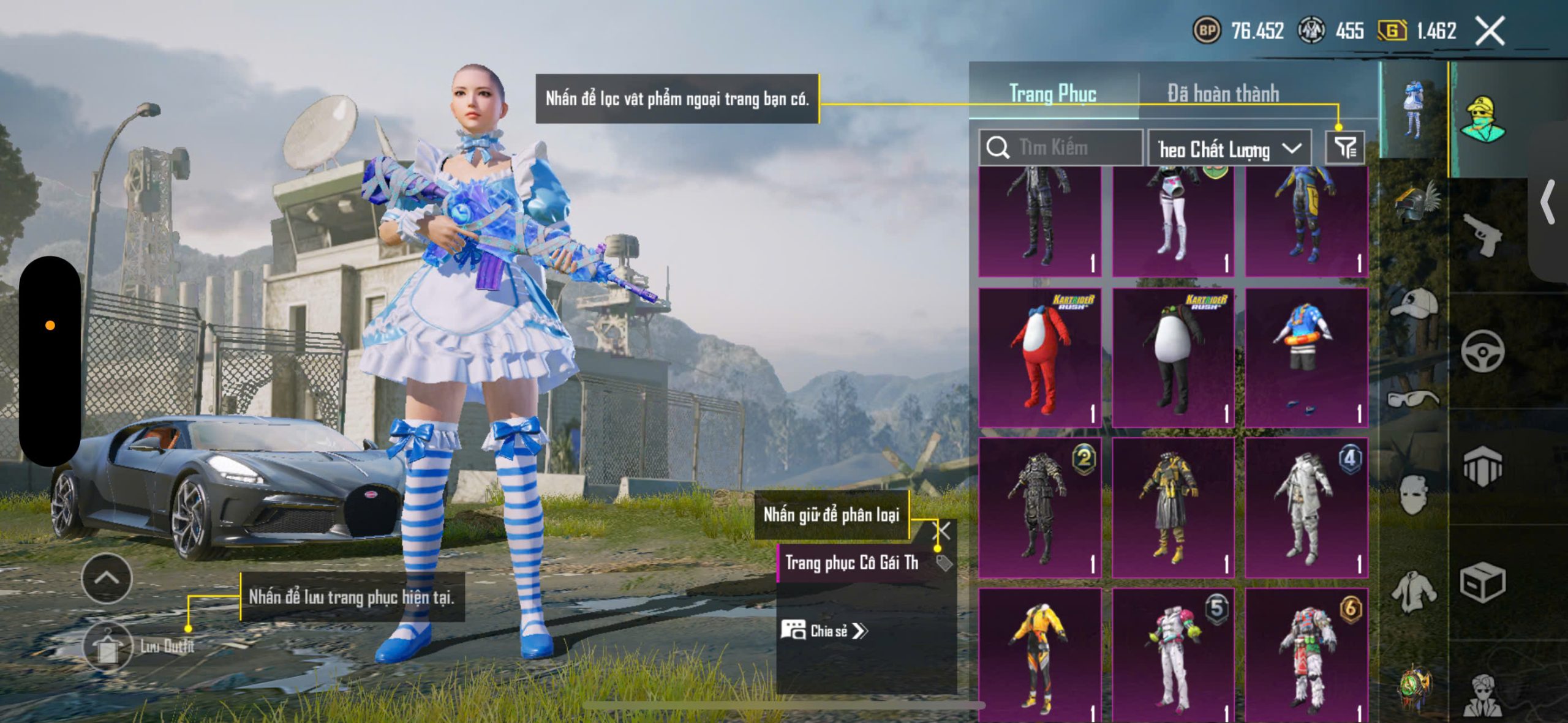Select the yellow and black racing suit
1568x723 pixels.
tap(1040, 655)
